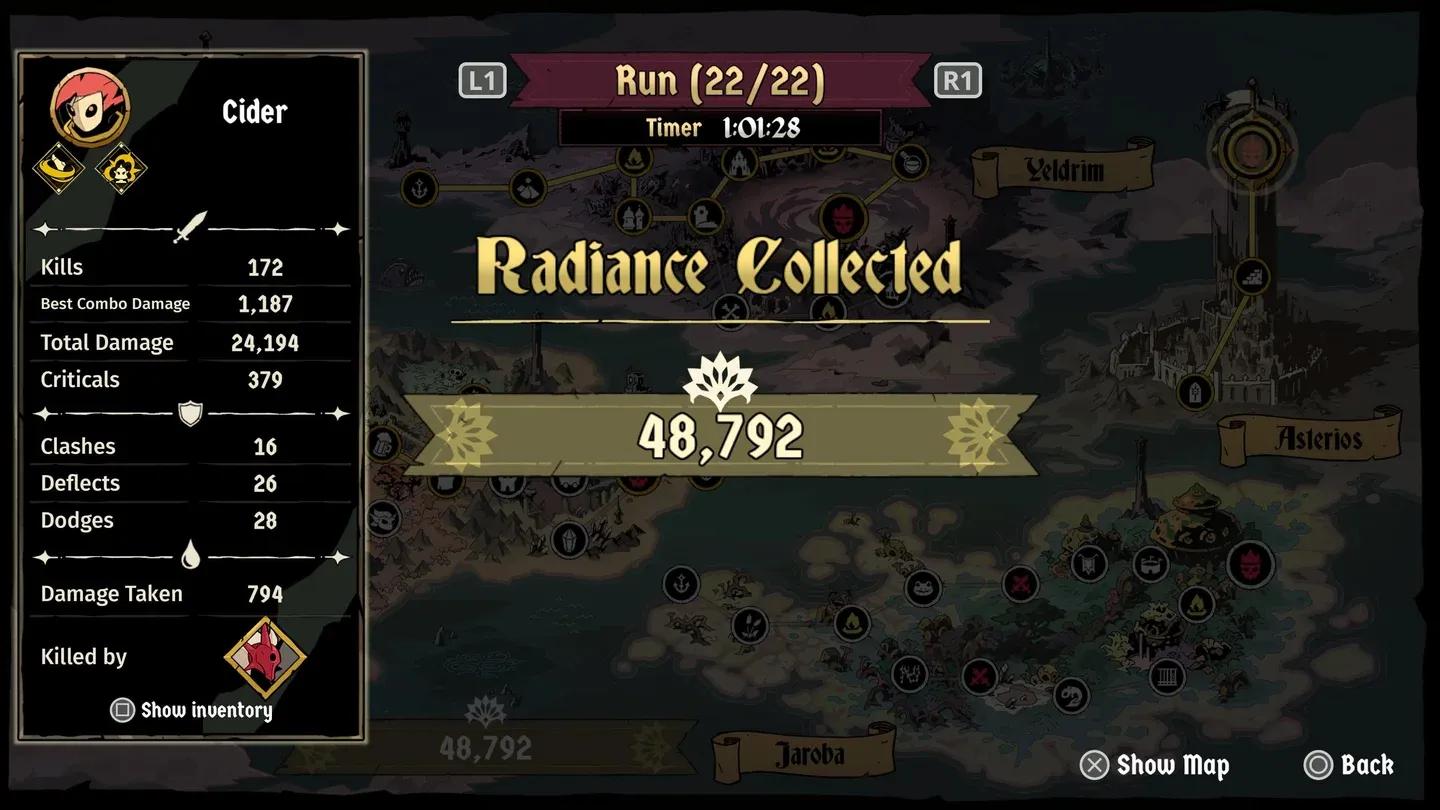Click the frog-faced map node

pyautogui.click(x=922, y=589)
